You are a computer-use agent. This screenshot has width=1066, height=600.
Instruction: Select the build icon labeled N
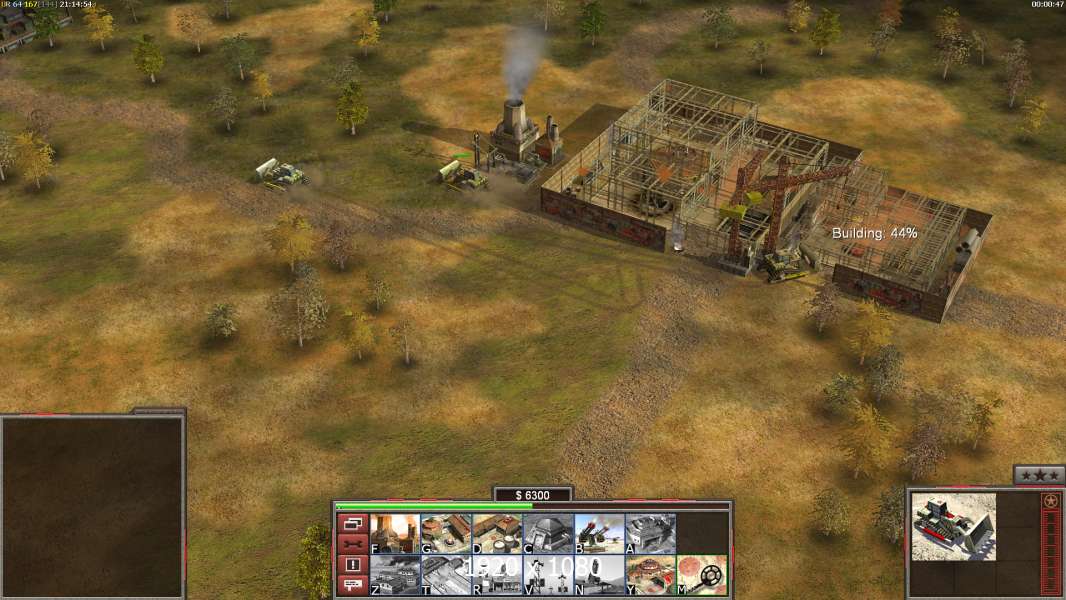[x=599, y=574]
